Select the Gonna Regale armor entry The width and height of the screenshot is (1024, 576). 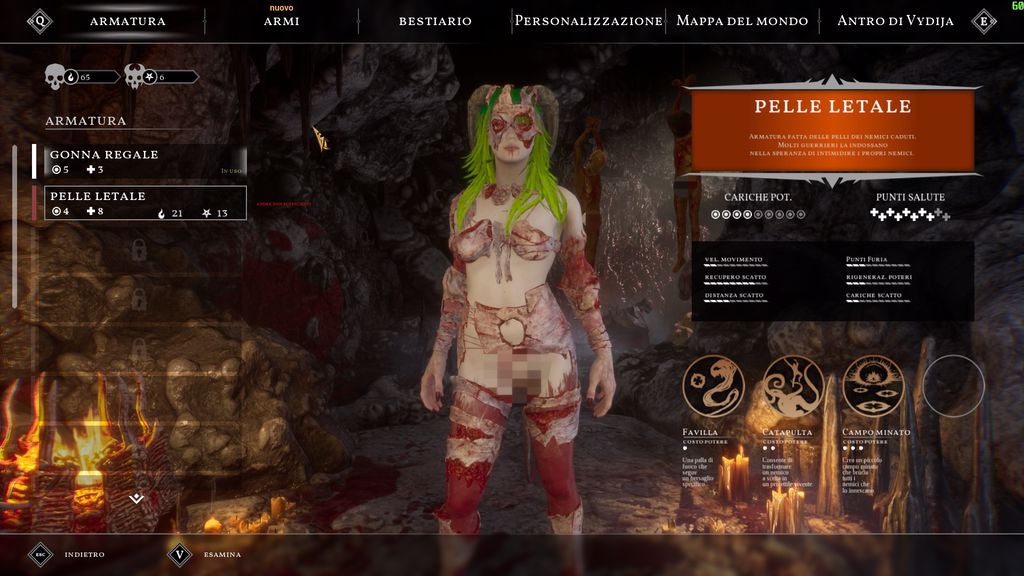click(140, 161)
